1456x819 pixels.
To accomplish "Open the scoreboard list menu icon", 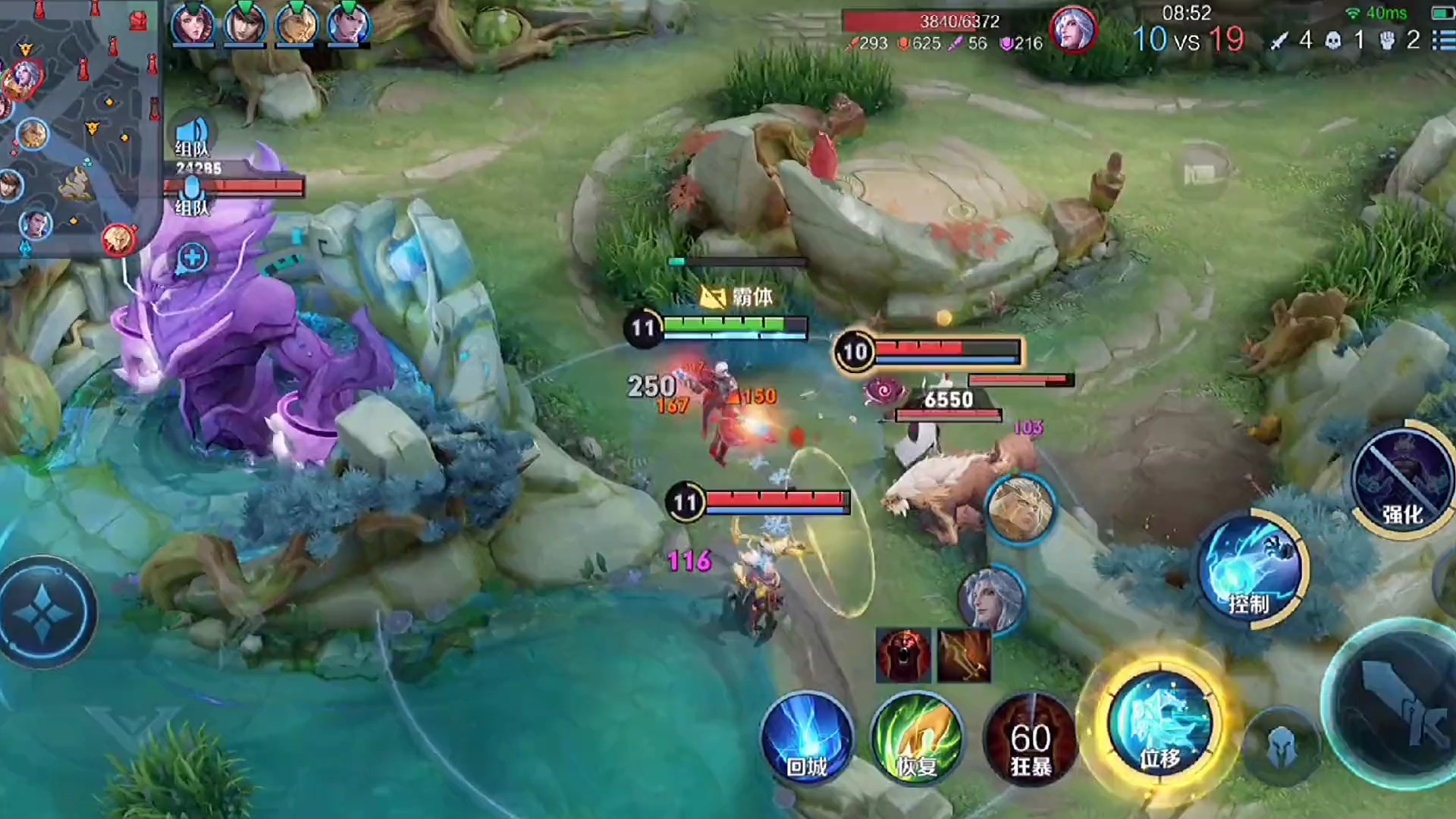I will tap(1442, 39).
